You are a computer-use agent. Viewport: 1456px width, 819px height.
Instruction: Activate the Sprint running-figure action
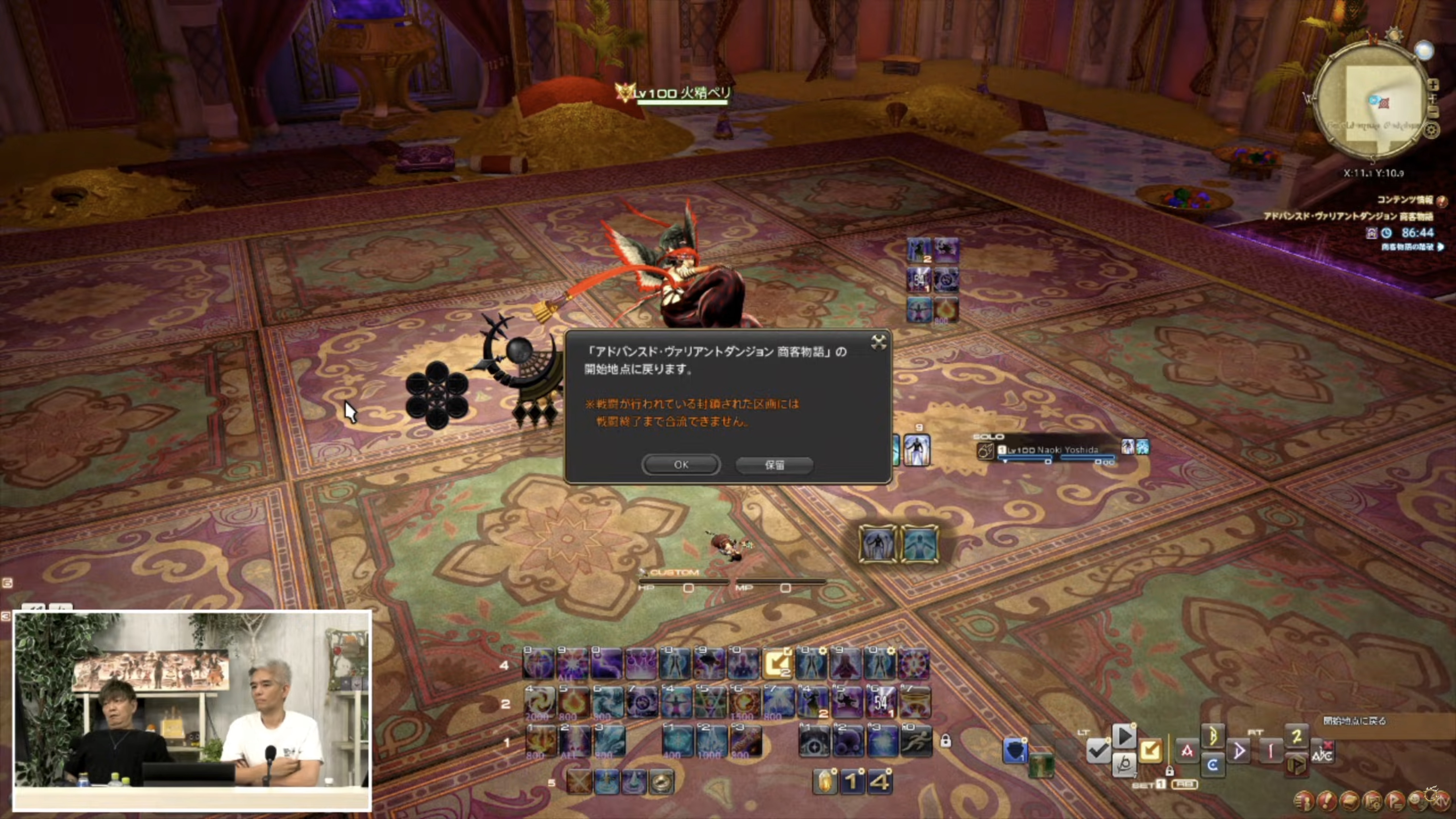click(x=916, y=741)
